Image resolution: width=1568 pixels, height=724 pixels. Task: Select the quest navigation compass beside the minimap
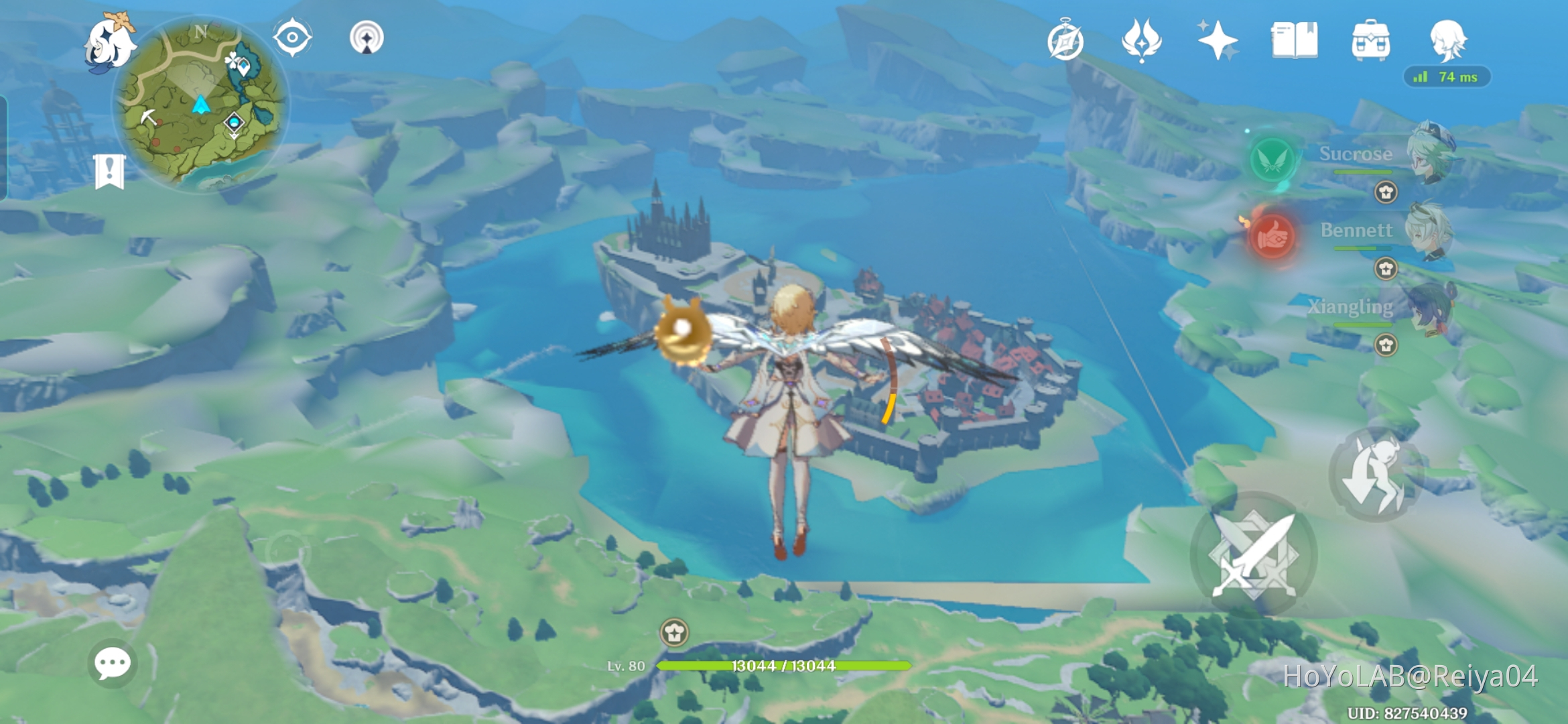pyautogui.click(x=293, y=38)
